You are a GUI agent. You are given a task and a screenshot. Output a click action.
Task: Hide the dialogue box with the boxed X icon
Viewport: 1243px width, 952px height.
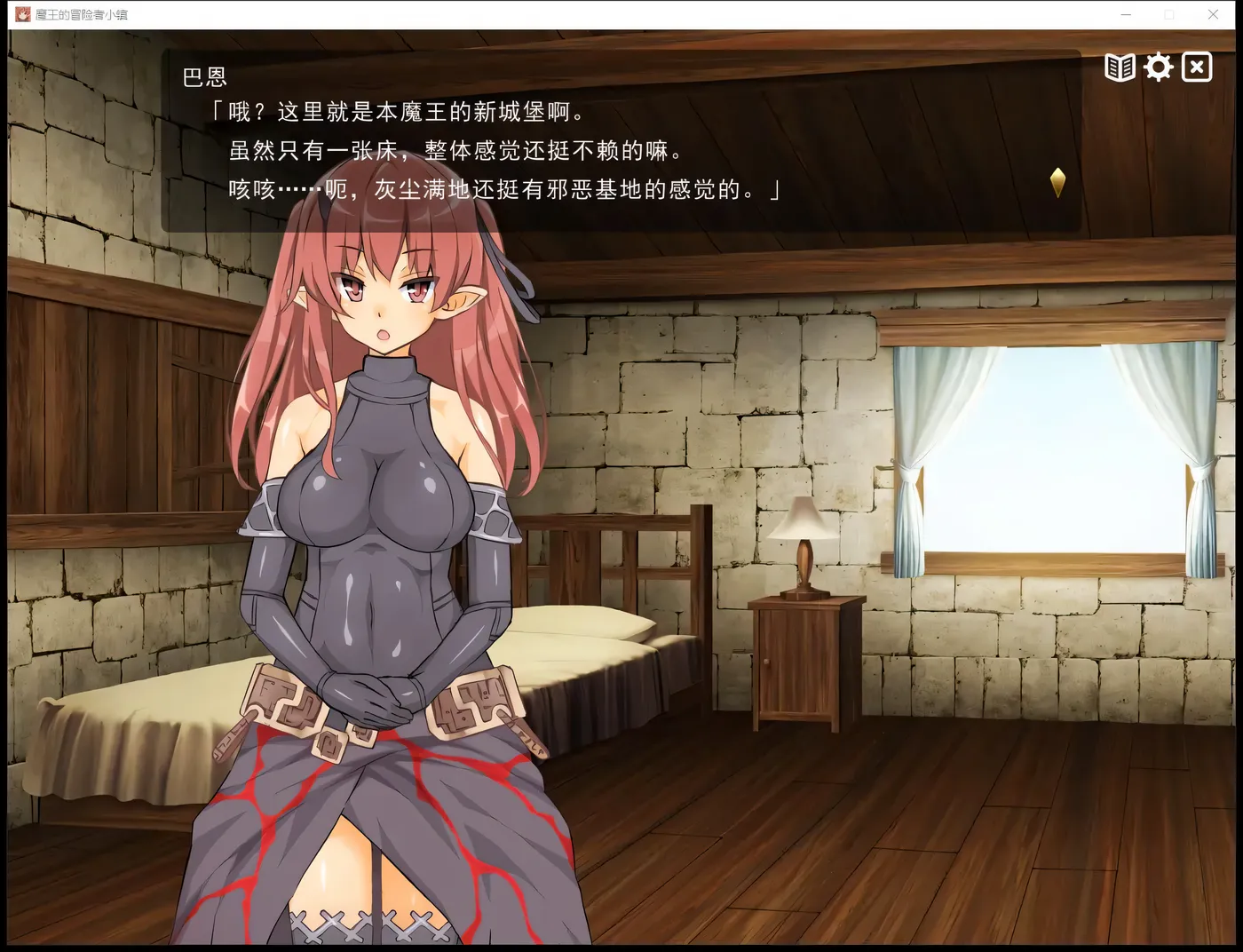tap(1197, 67)
